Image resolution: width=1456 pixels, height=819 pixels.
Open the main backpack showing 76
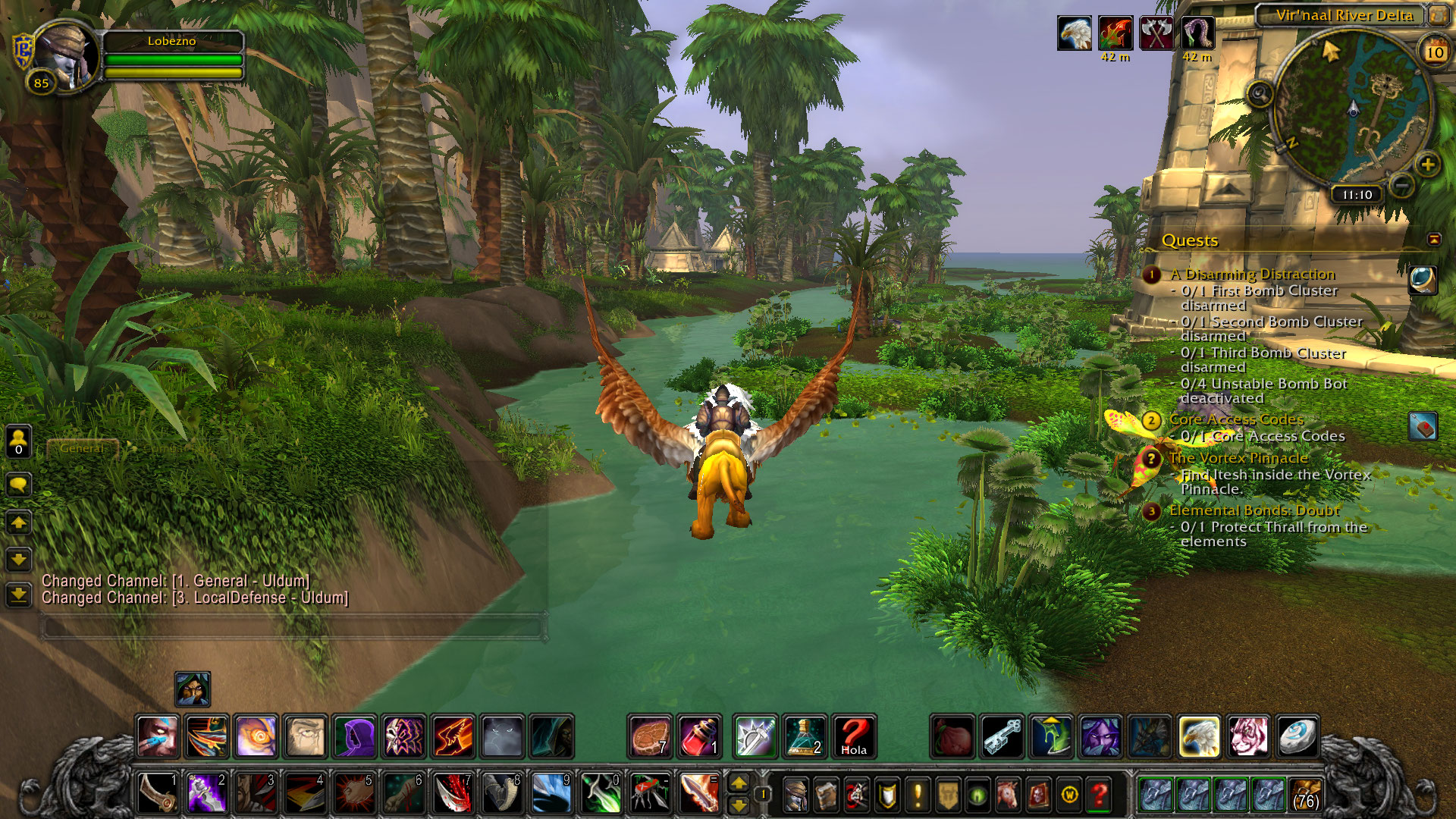click(x=1306, y=794)
